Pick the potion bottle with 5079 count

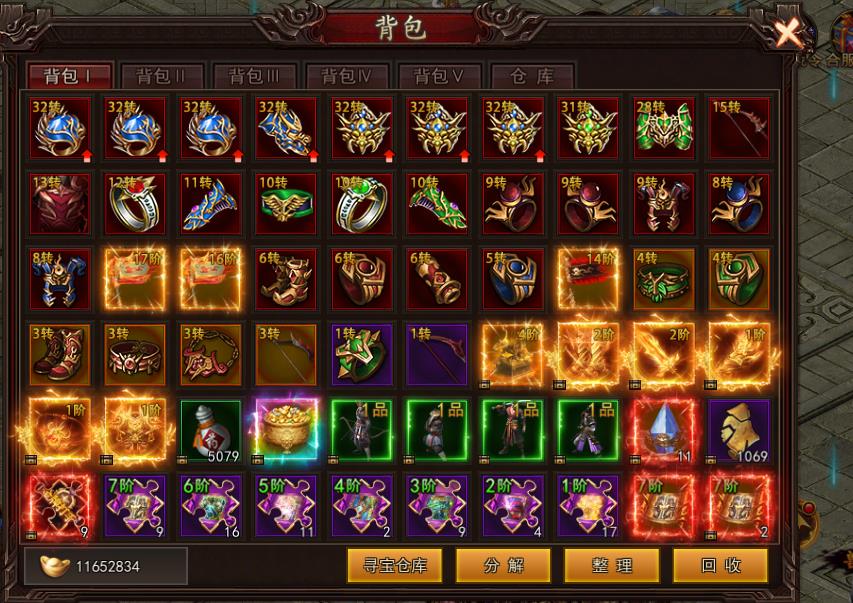coord(210,430)
